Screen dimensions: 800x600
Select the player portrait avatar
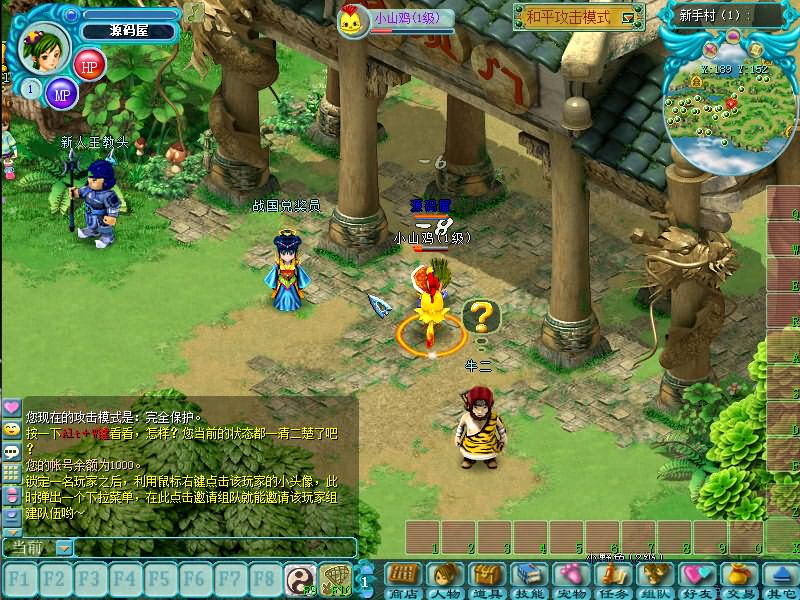[x=44, y=48]
